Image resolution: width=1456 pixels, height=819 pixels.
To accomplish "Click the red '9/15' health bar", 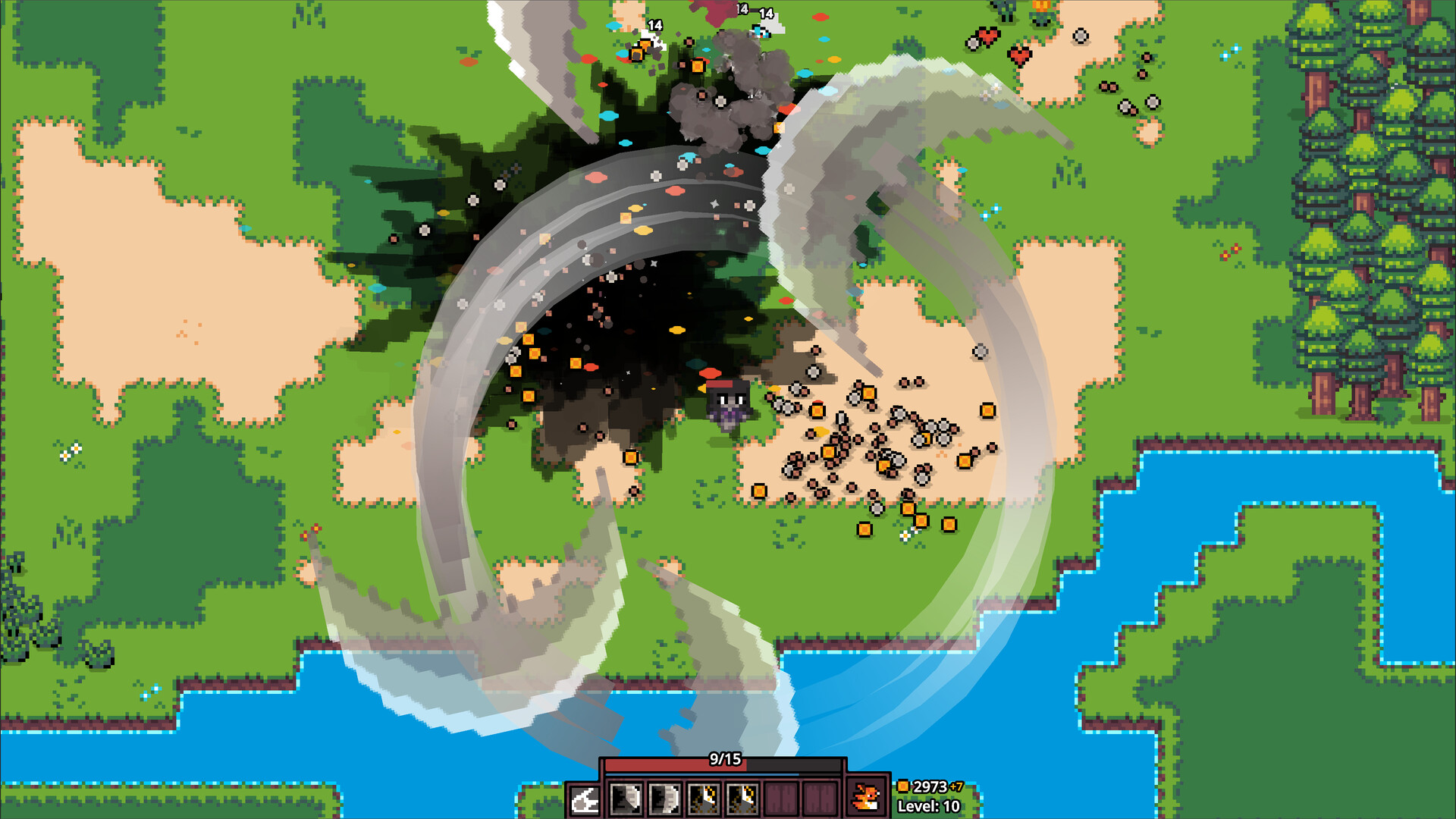I will point(675,764).
